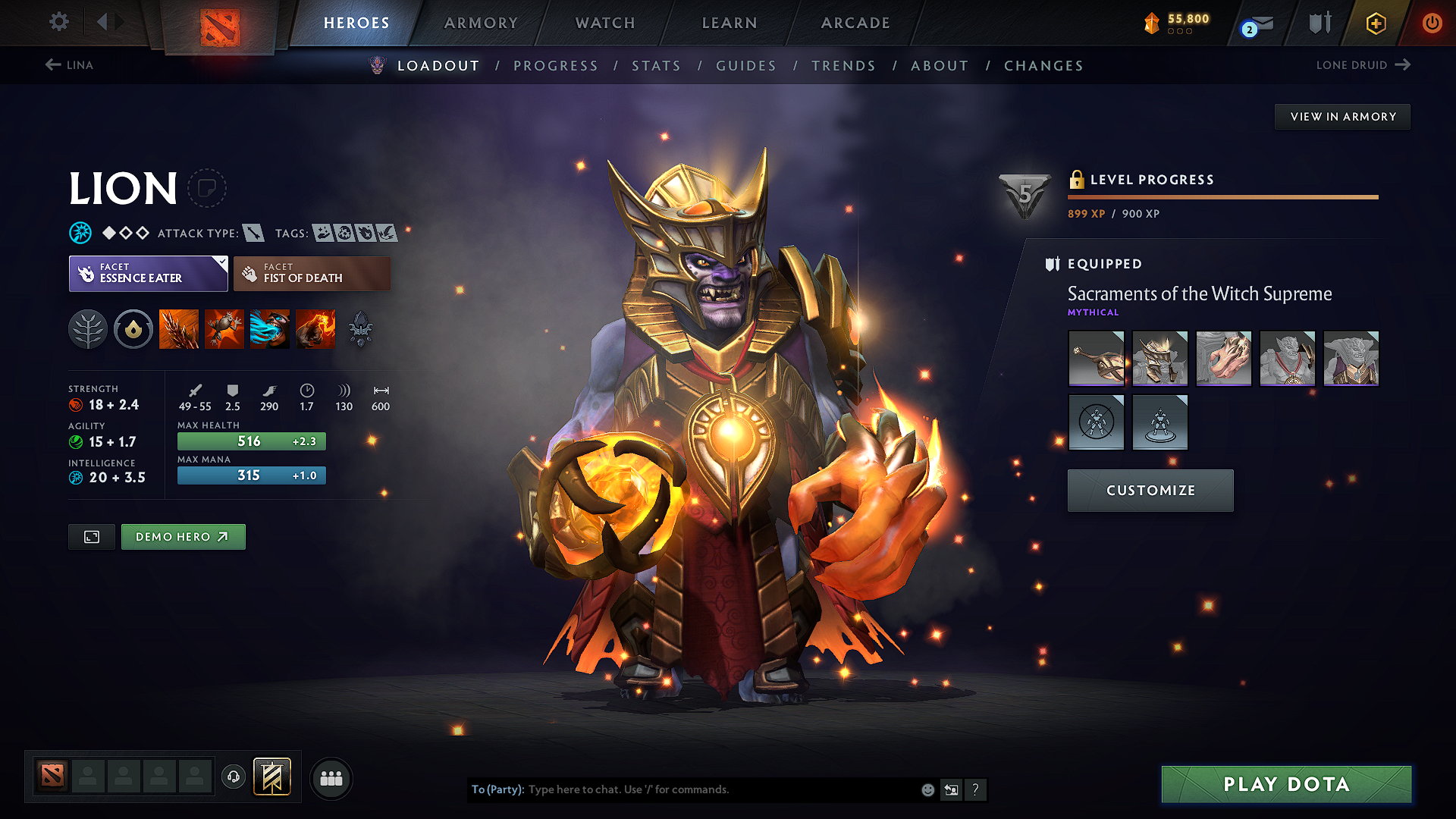Select the Earth Spike ability icon
The image size is (1456, 819).
click(x=179, y=329)
